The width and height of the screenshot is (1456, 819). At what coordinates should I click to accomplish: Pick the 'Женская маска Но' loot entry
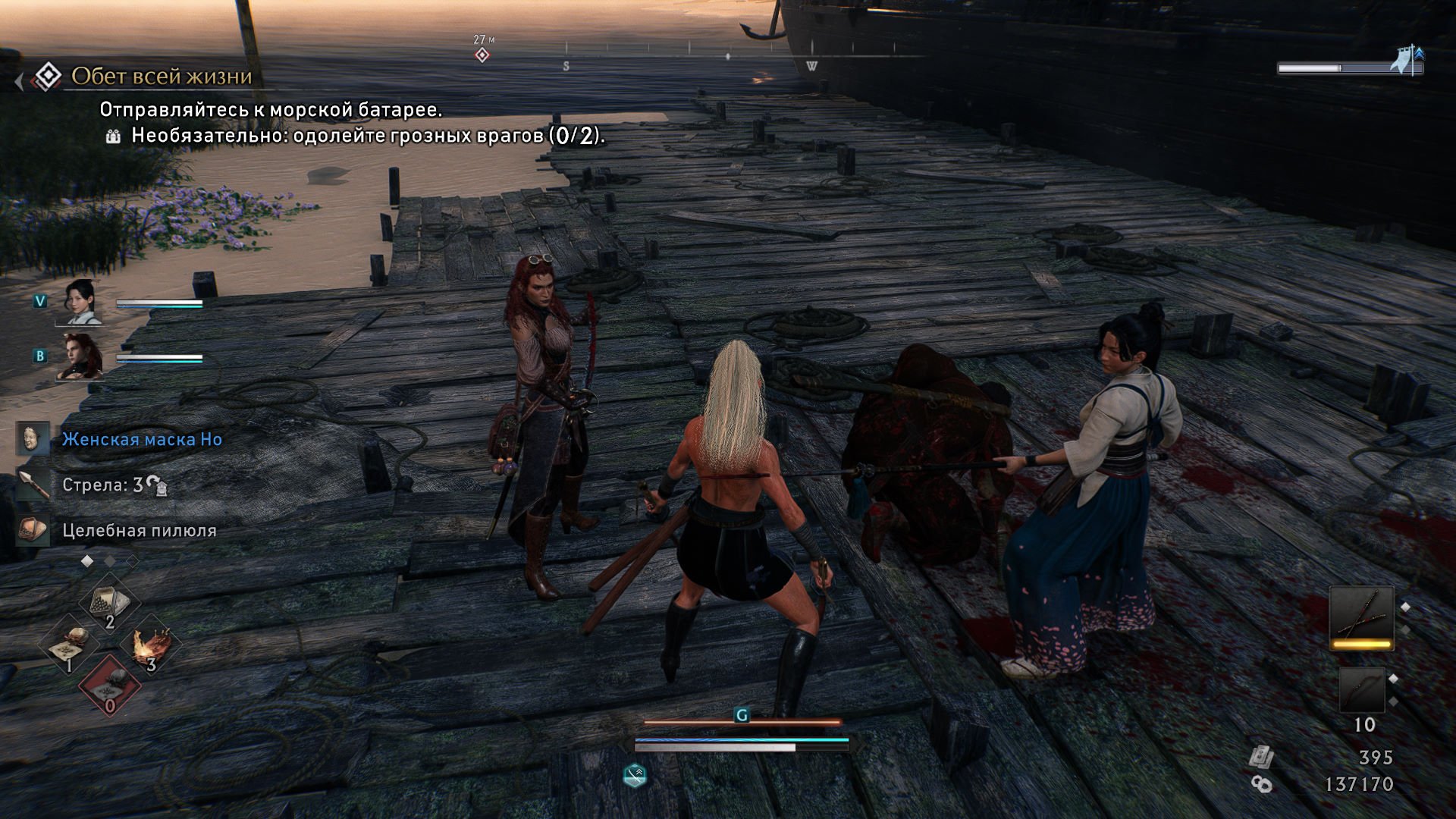tap(142, 440)
